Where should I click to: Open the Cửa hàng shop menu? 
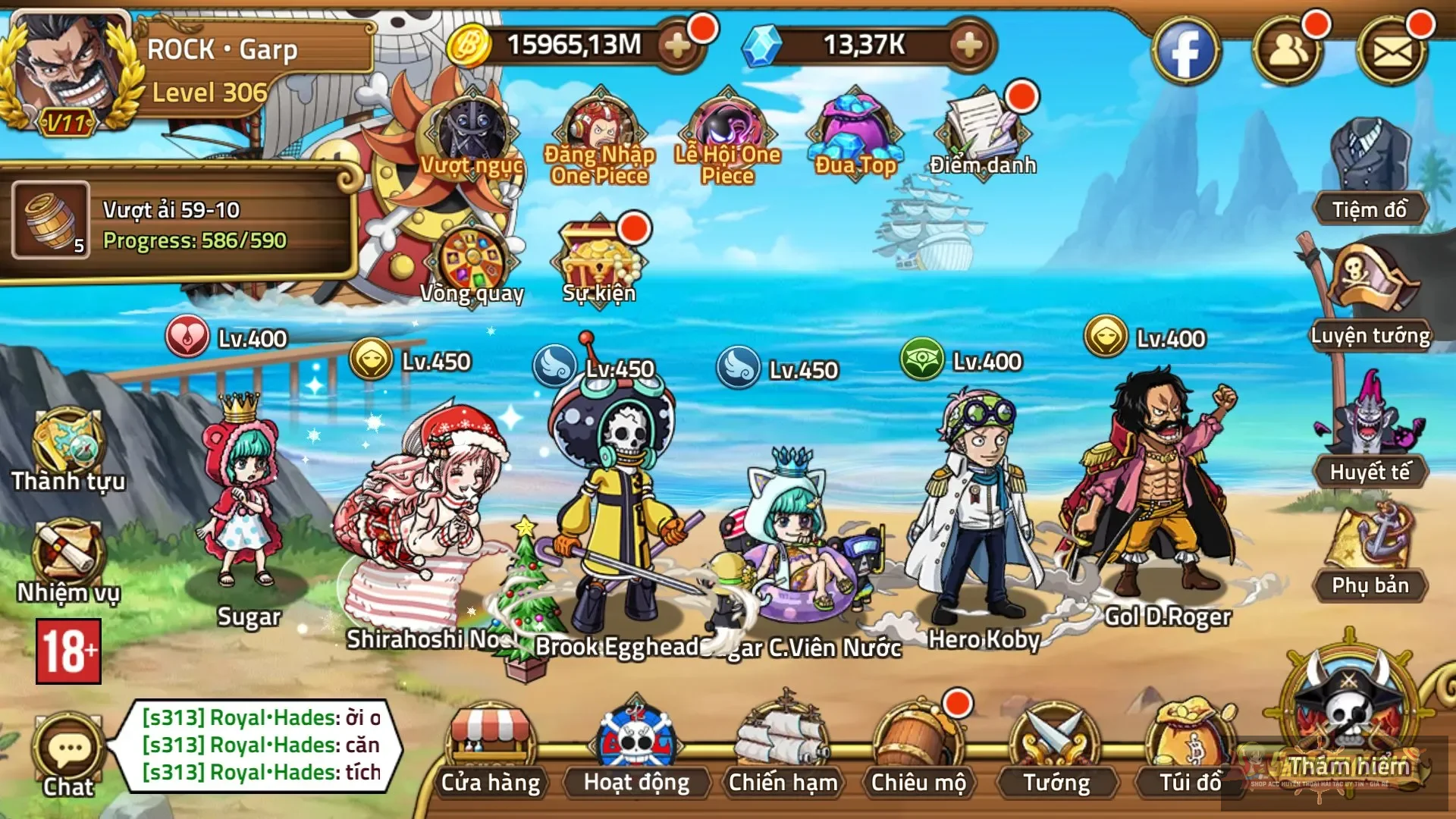point(491,752)
